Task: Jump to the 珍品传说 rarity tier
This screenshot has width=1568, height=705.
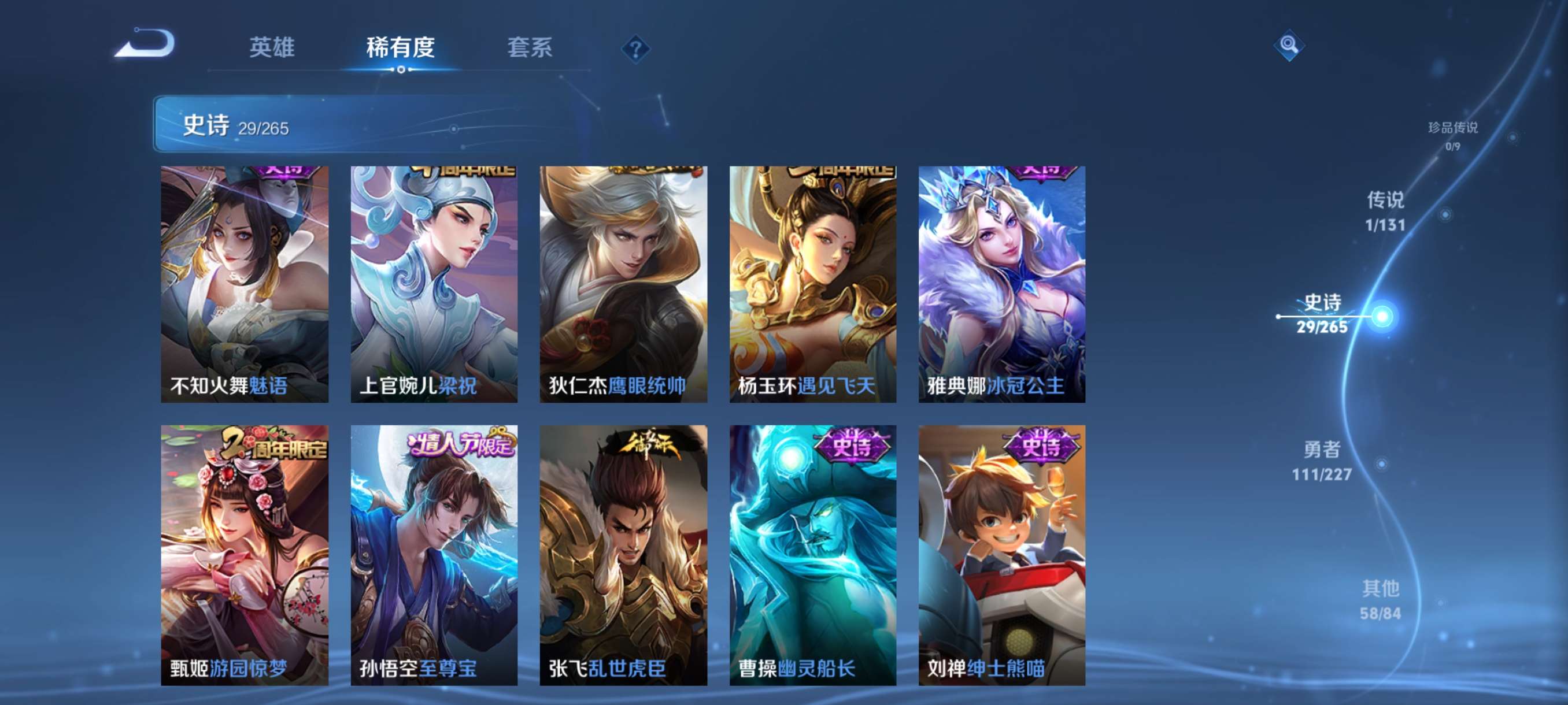Action: click(1452, 135)
